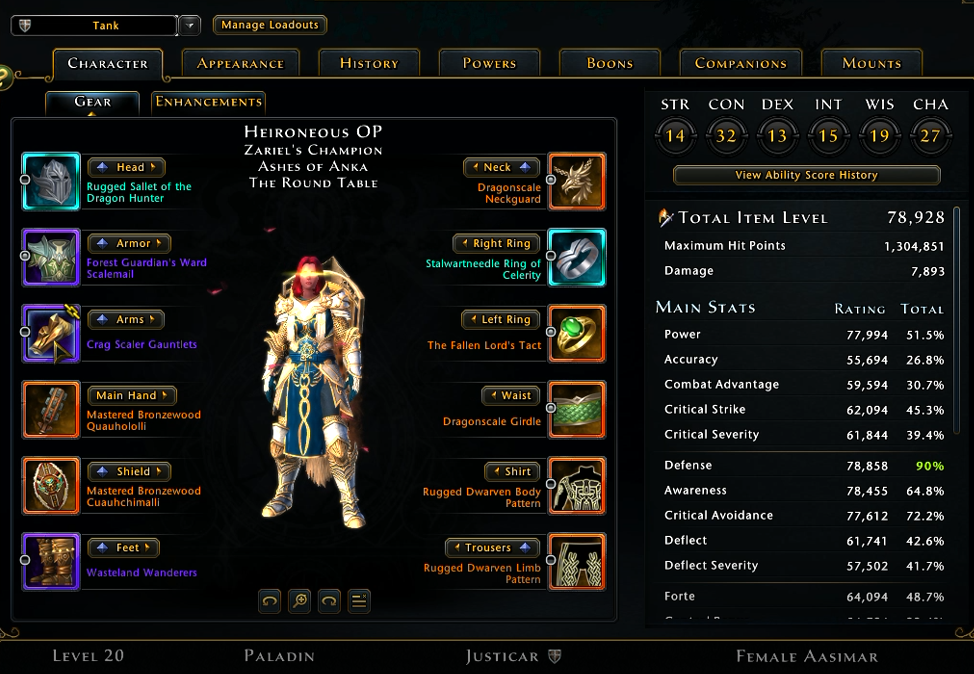View Ability Score History

coord(806,175)
